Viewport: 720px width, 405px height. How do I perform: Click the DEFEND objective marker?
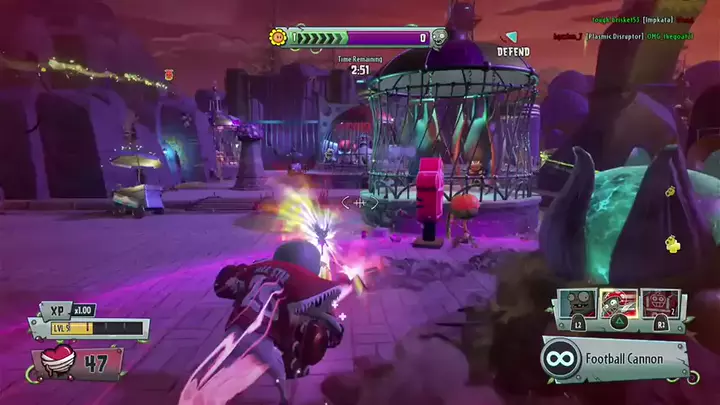click(513, 45)
